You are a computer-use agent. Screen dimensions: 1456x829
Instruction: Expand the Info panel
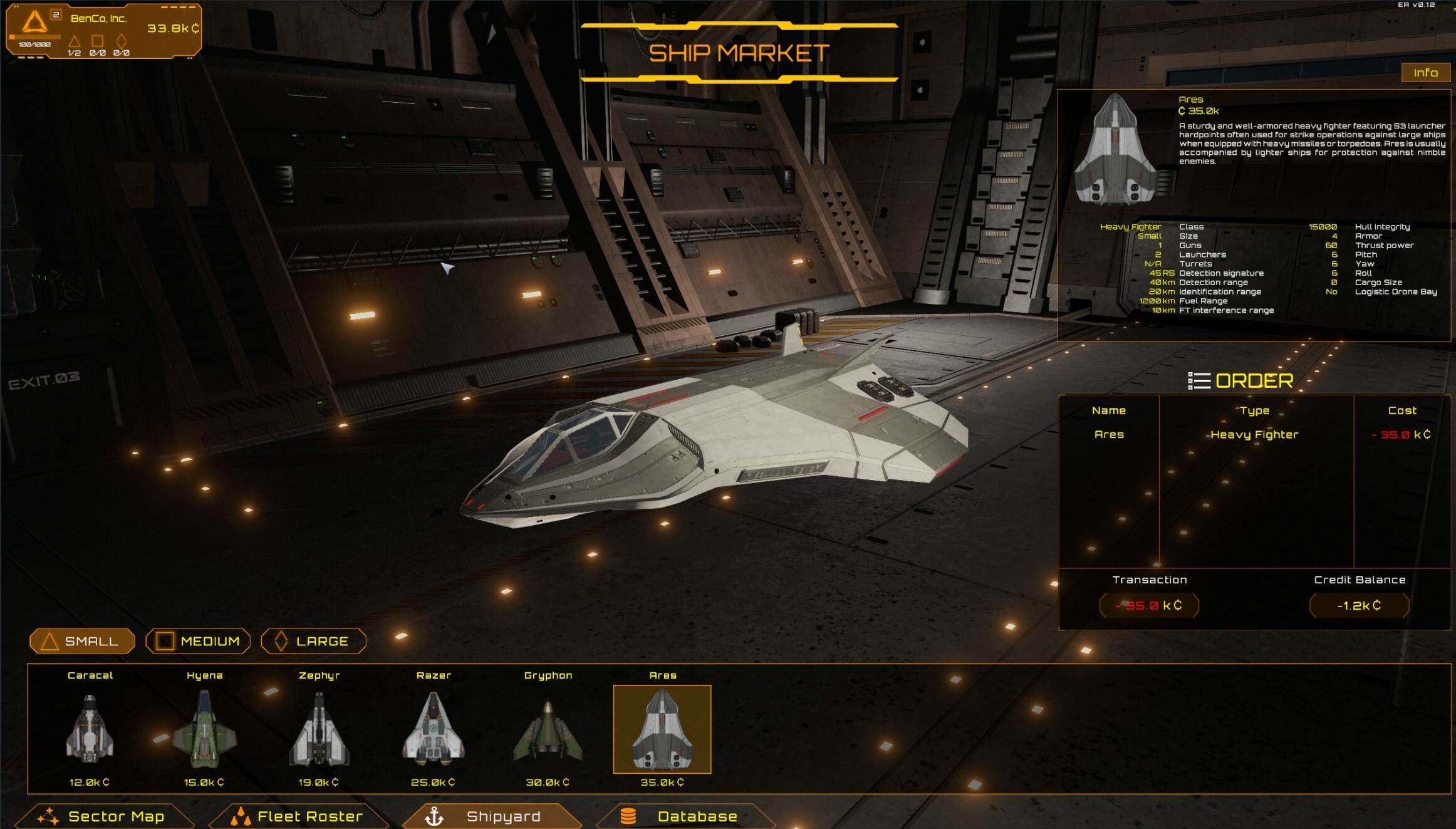coord(1425,72)
